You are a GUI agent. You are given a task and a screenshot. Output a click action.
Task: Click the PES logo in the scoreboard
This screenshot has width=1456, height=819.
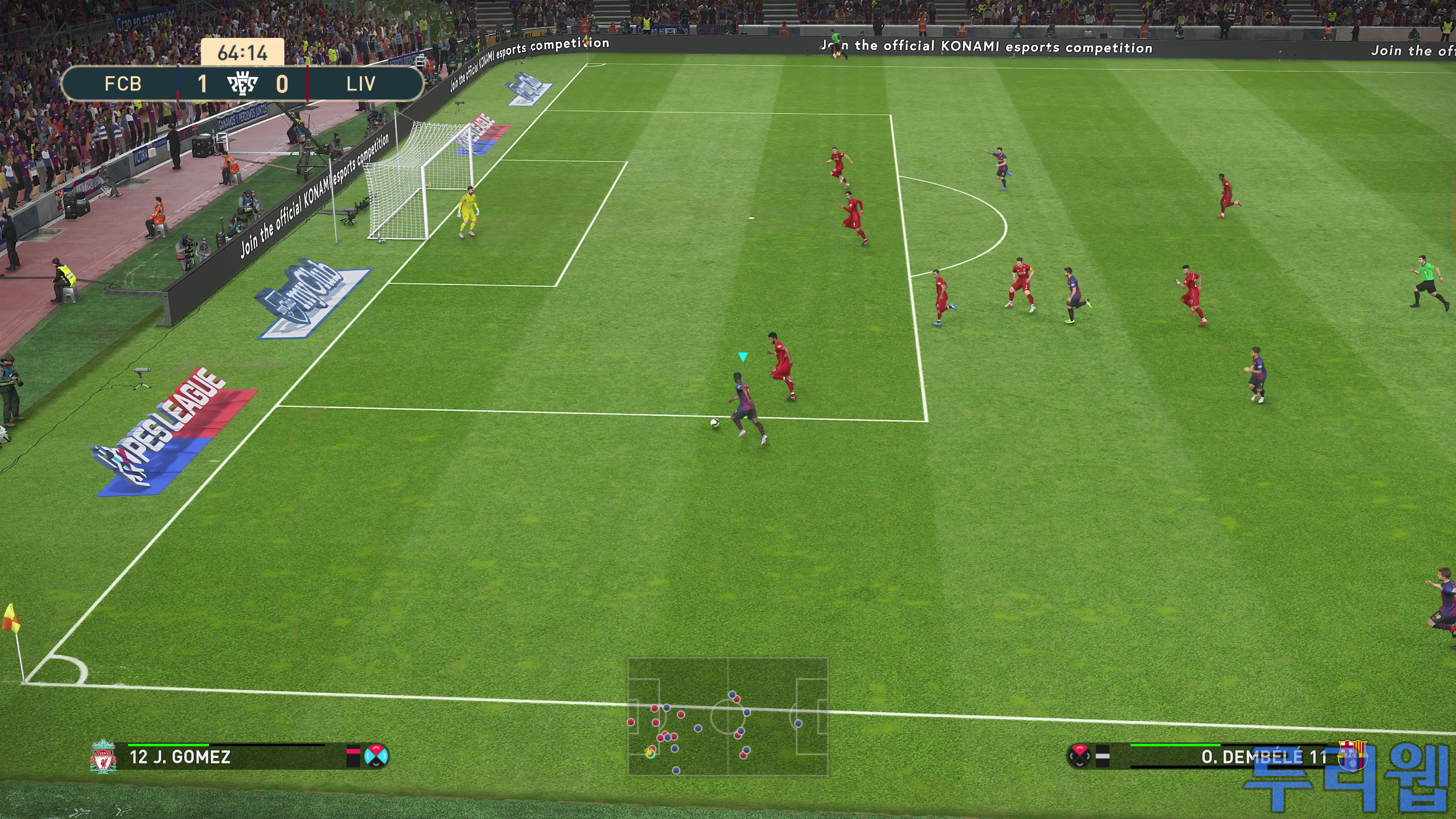click(243, 84)
